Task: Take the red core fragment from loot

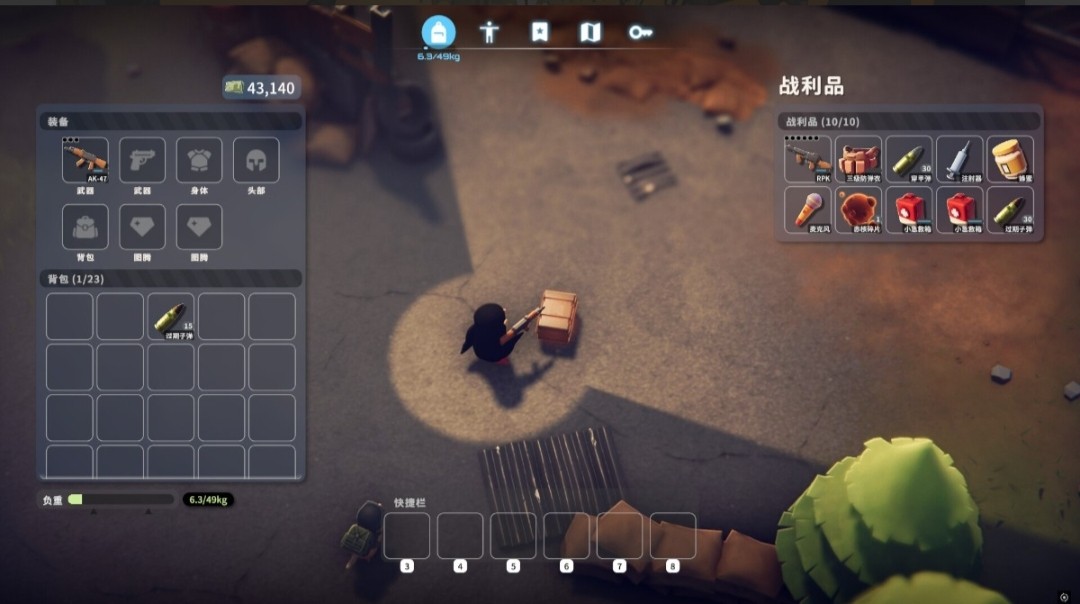Action: 859,210
